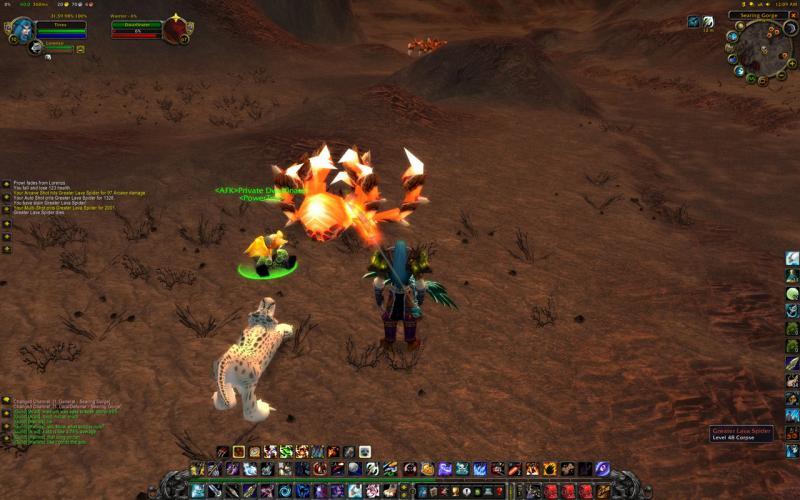Activate the purple swirl ability on the action bar
This screenshot has width=800, height=500.
click(x=603, y=468)
